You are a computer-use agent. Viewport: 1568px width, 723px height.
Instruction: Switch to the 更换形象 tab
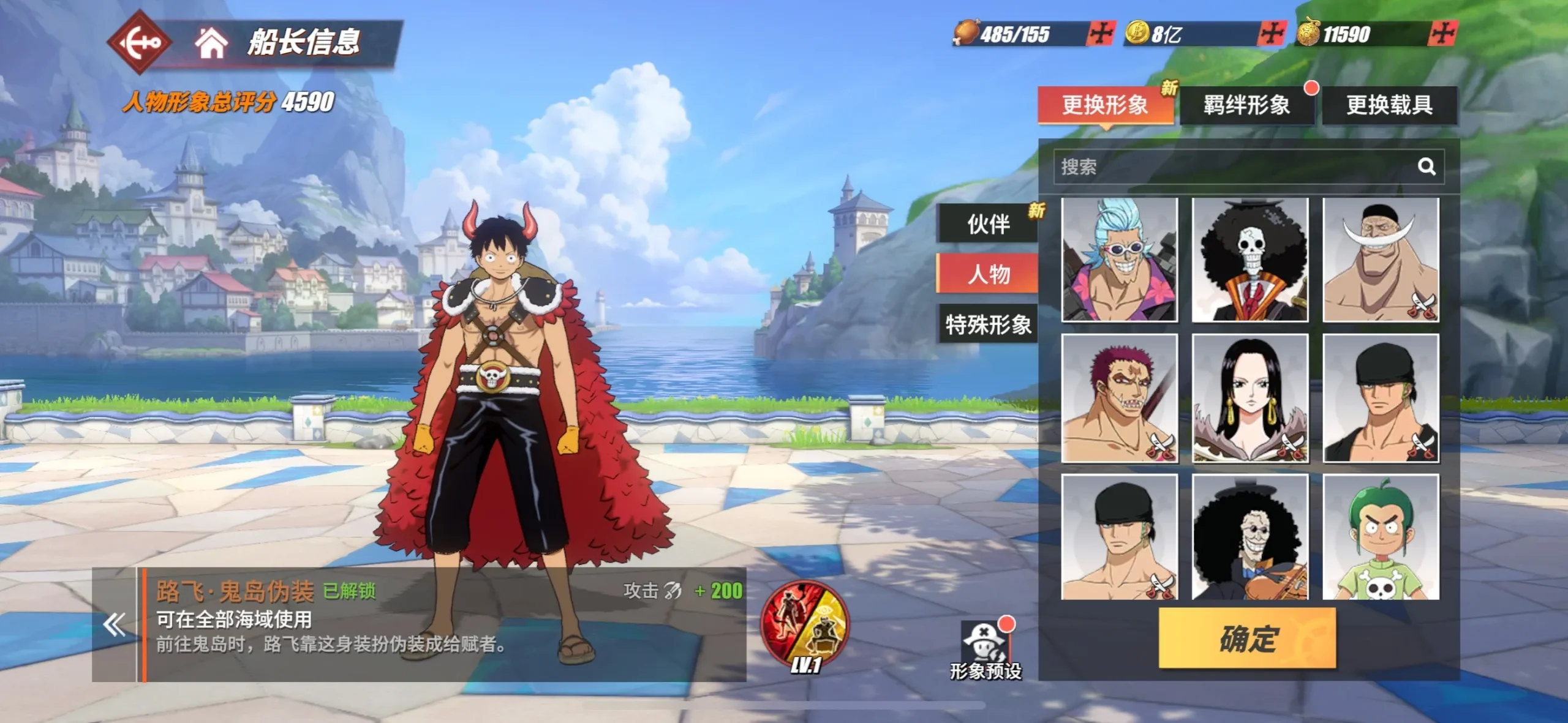(x=1105, y=105)
